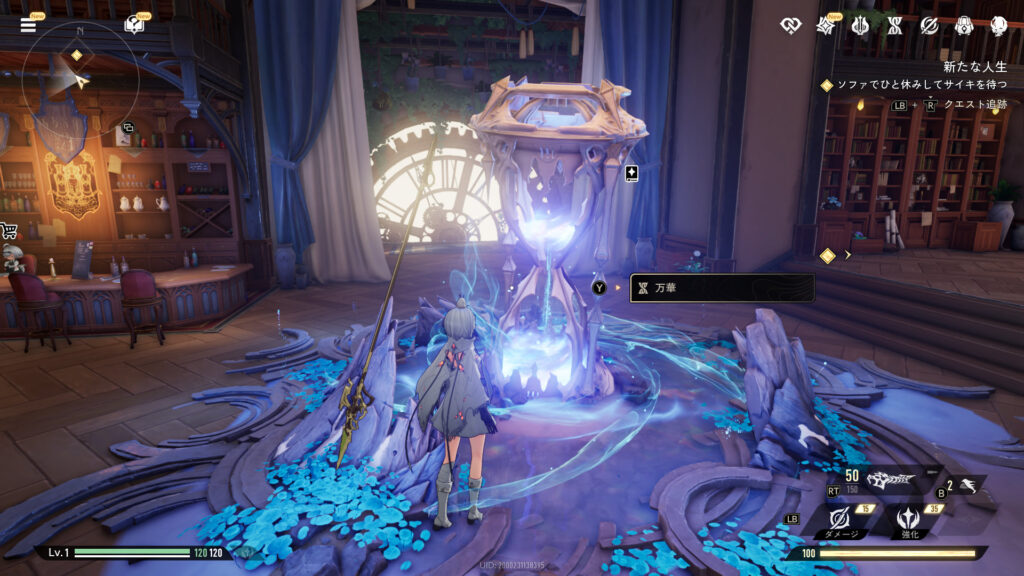Activate the ダメージ skill
1024x576 pixels.
click(x=842, y=520)
